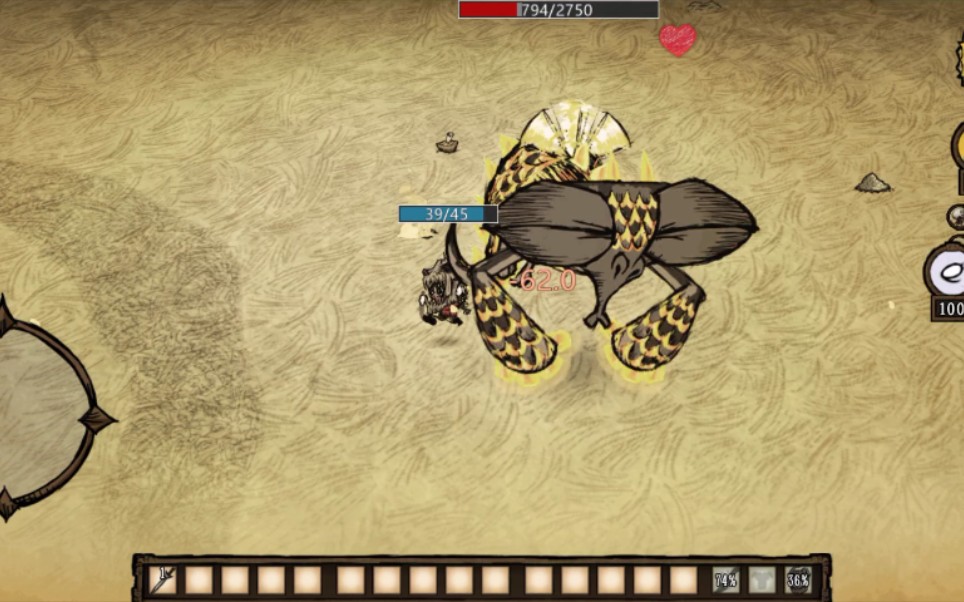Image resolution: width=964 pixels, height=602 pixels.
Task: Click the head equipment slot showing 36%
Action: tap(798, 579)
